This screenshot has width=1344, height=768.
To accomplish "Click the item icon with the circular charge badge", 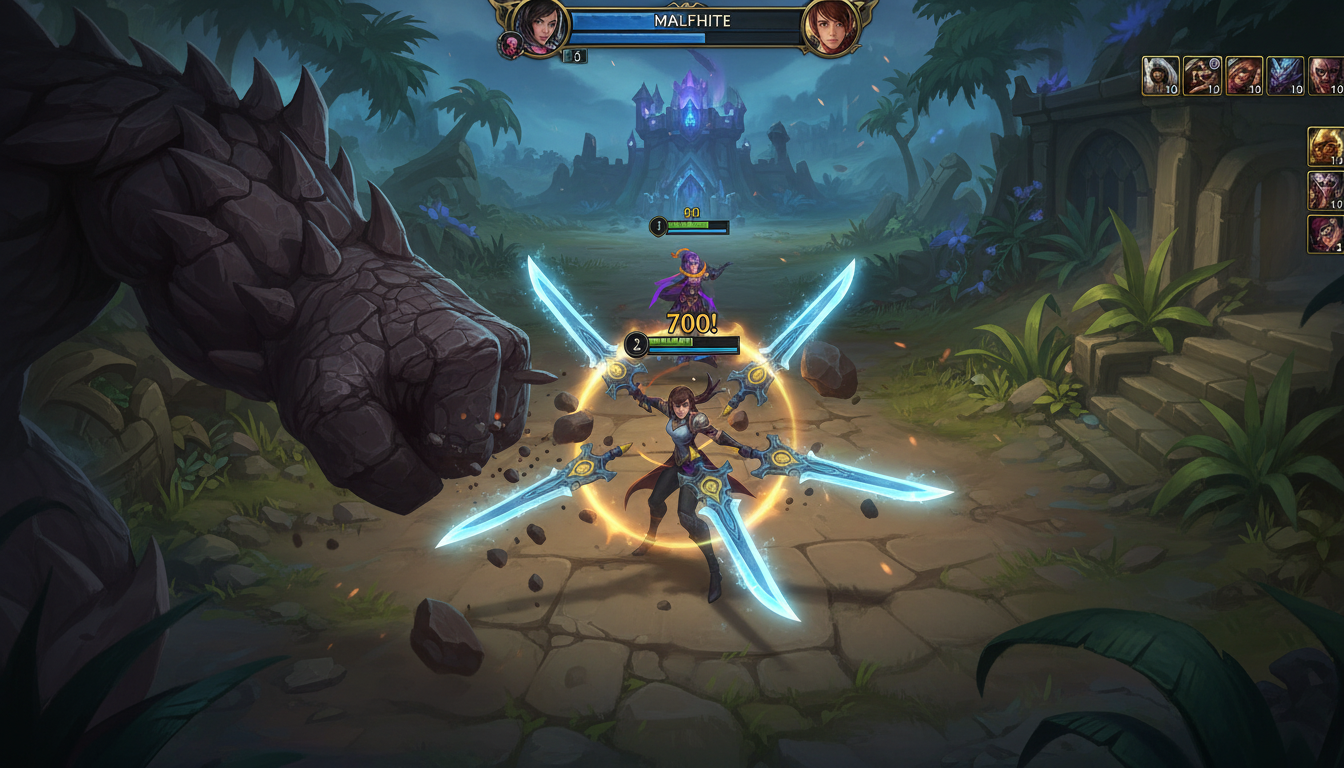I will tap(1200, 75).
